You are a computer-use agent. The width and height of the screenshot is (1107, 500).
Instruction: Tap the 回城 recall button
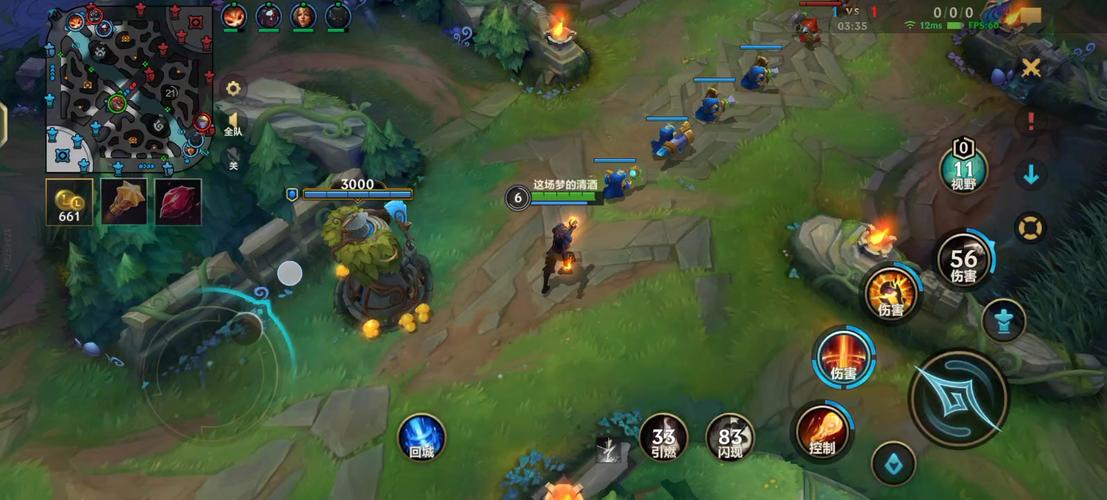422,438
